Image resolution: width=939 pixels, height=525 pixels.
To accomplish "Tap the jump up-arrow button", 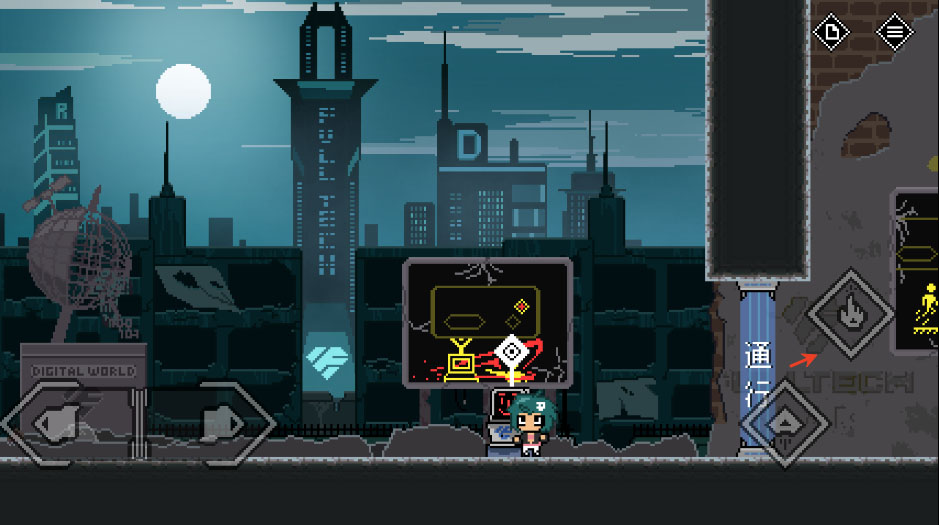I will click(782, 423).
